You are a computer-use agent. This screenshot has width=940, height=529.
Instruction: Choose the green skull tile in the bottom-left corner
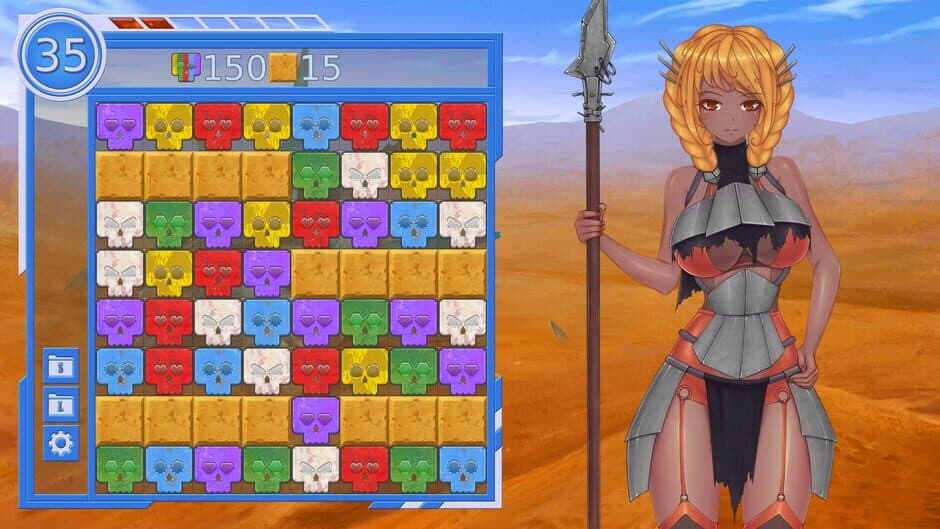[120, 468]
